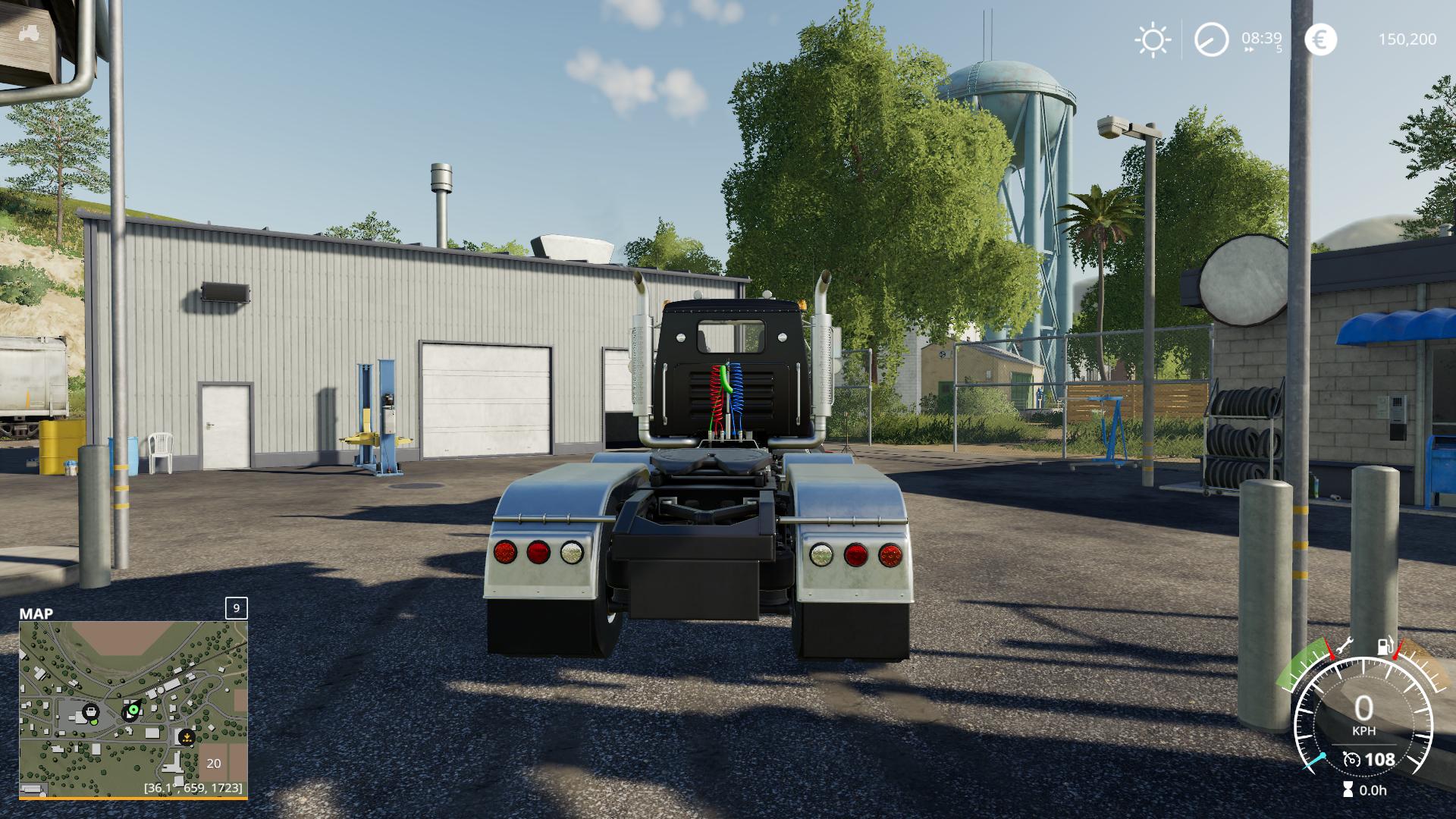Click the green player position marker on minimap
Screen dimensions: 1456x819
click(133, 711)
